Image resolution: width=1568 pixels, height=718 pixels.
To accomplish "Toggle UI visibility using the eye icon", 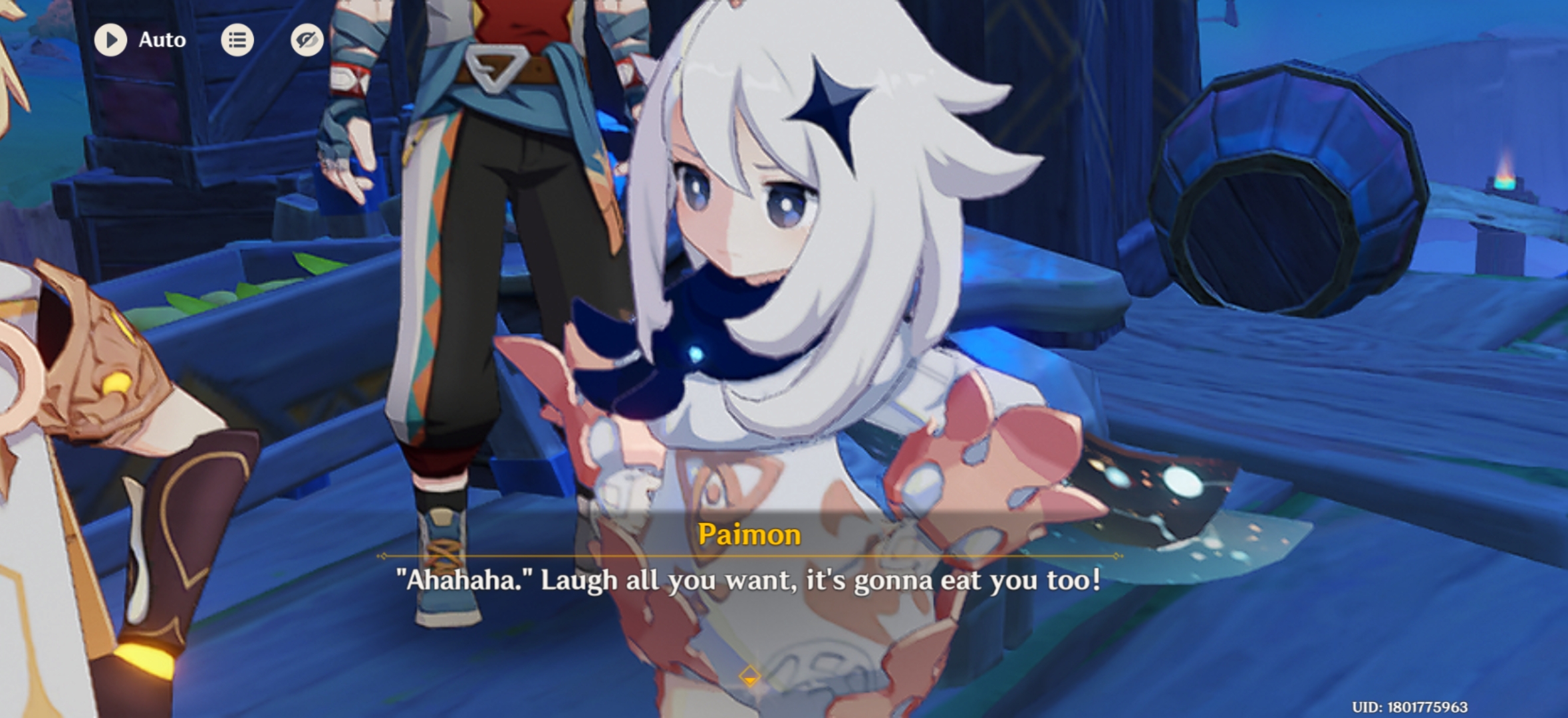I will click(x=306, y=39).
